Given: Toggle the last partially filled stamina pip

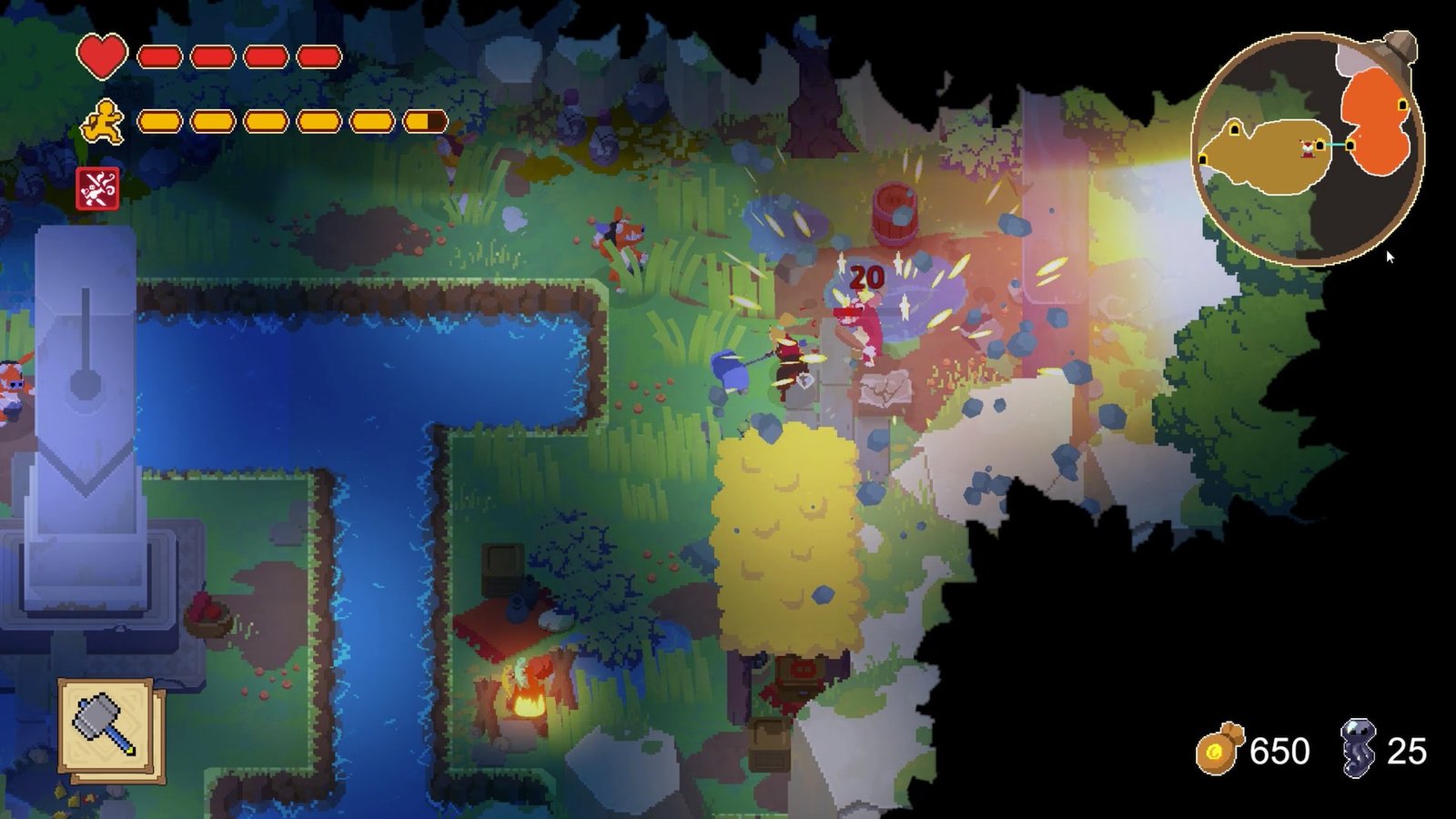Looking at the screenshot, I should [x=424, y=121].
